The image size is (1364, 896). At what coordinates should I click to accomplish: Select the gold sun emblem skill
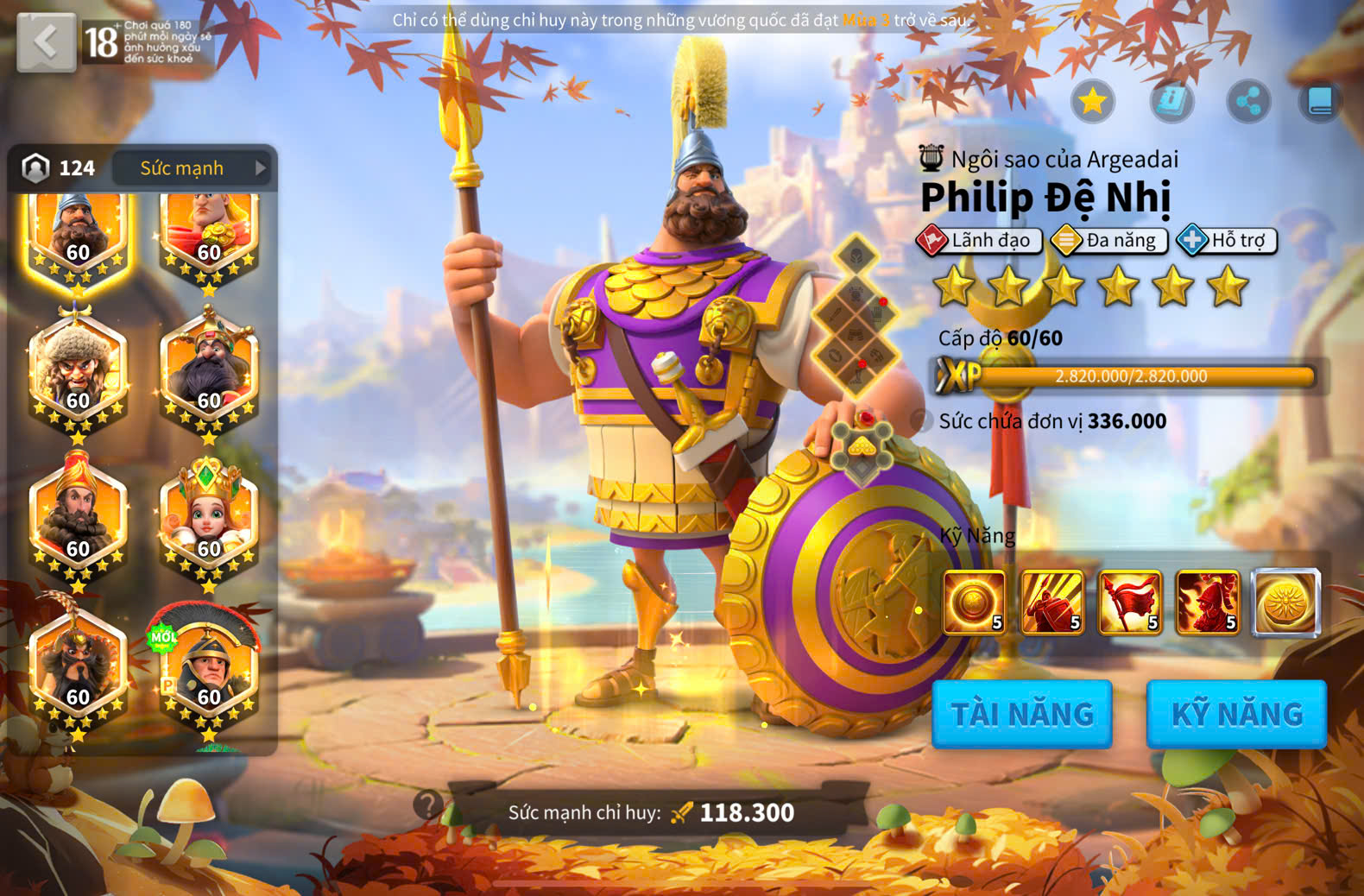point(1285,602)
